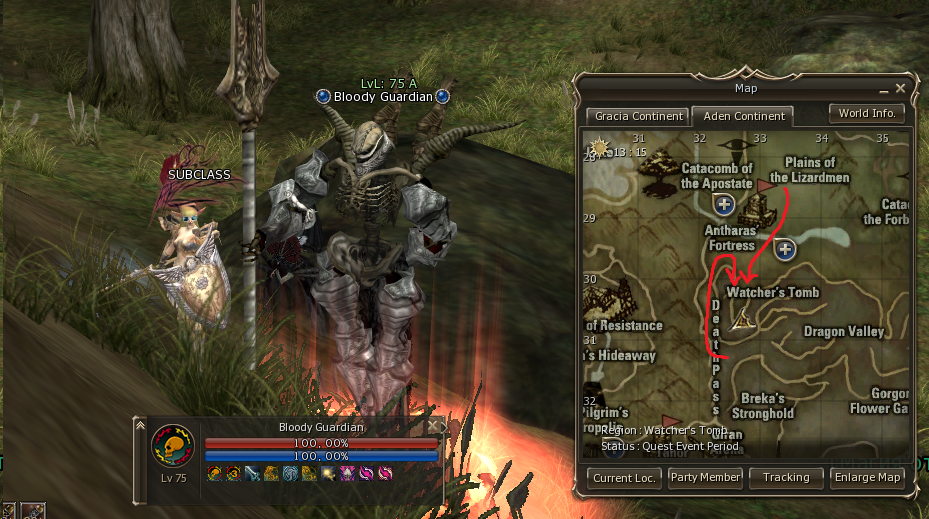Activate the Tracking button
The height and width of the screenshot is (519, 929).
click(x=786, y=477)
